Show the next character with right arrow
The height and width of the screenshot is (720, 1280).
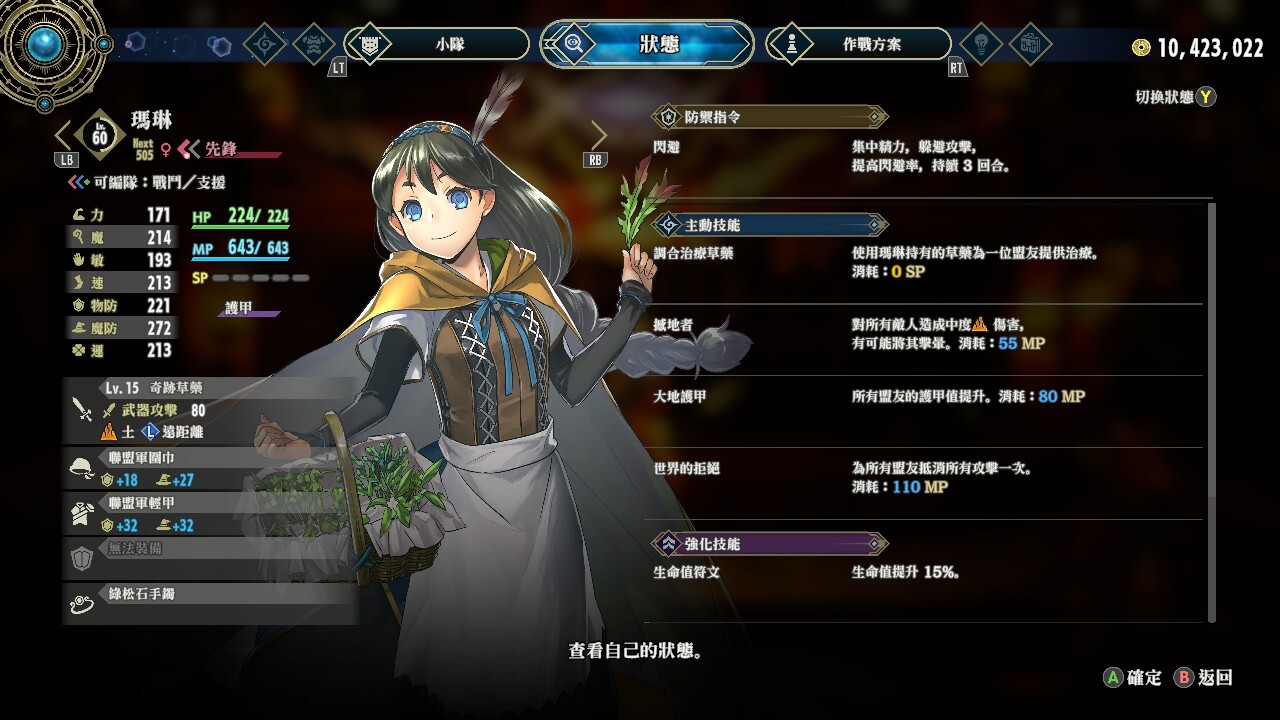598,135
